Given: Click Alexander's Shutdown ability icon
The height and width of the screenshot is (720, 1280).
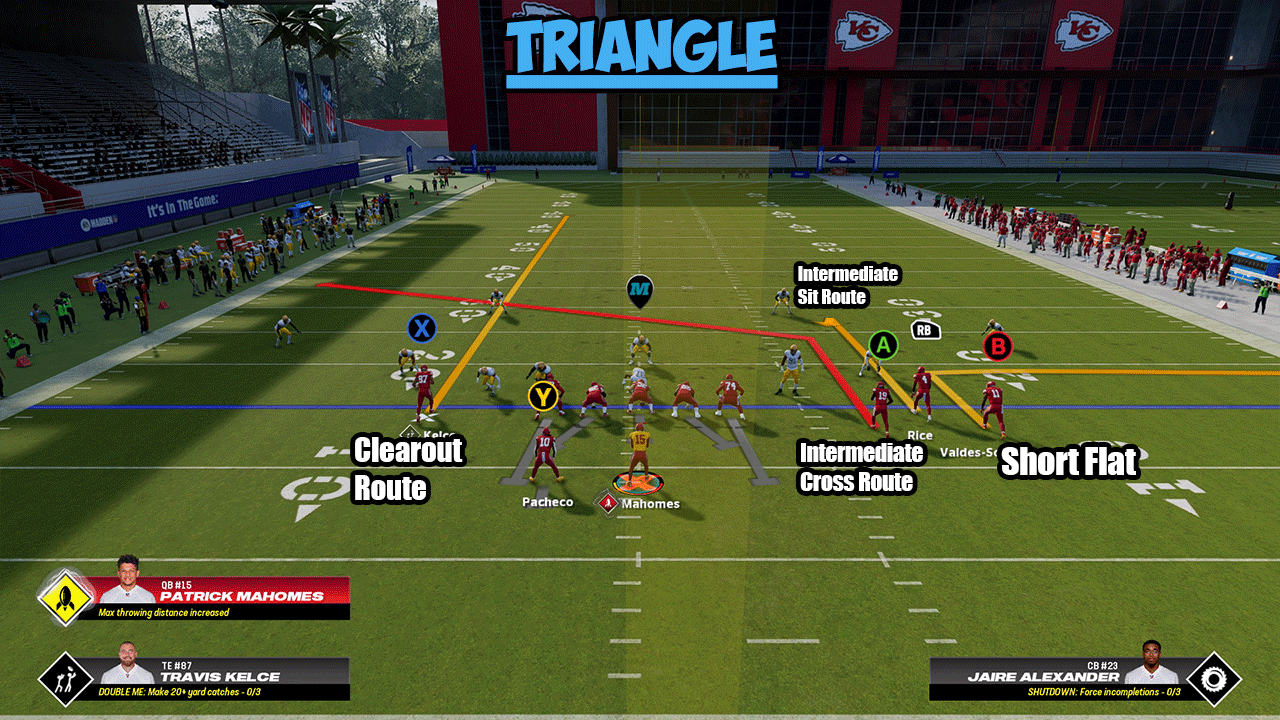Looking at the screenshot, I should tap(1213, 679).
